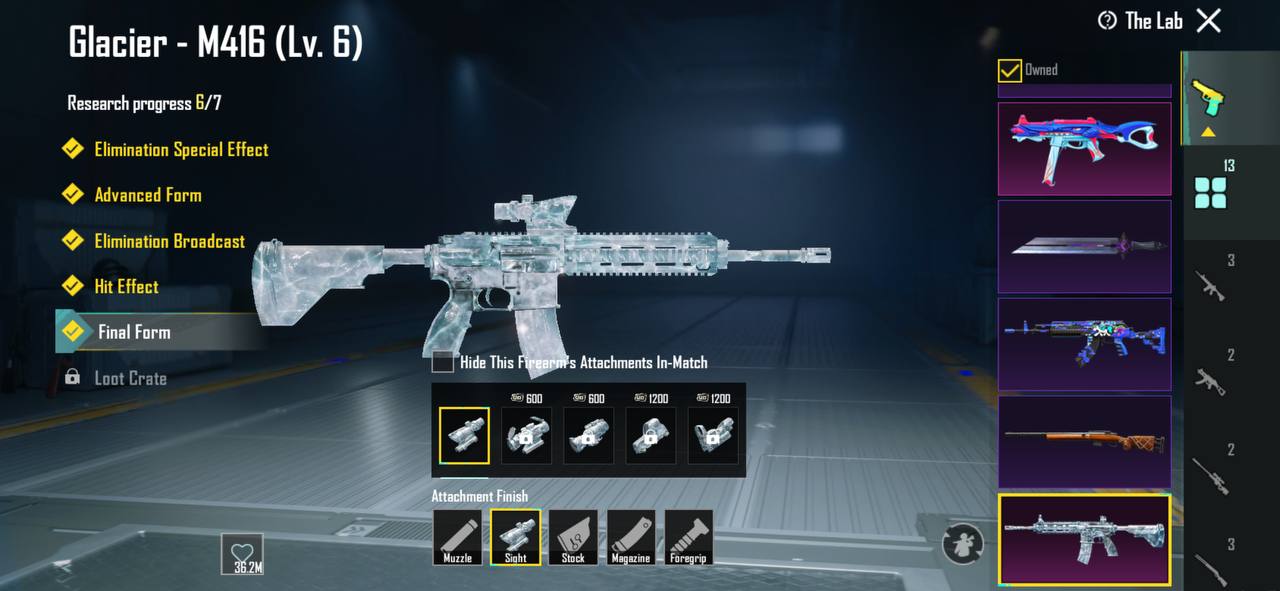Switch to the Sight attachment finish
This screenshot has height=591, width=1280.
[516, 538]
